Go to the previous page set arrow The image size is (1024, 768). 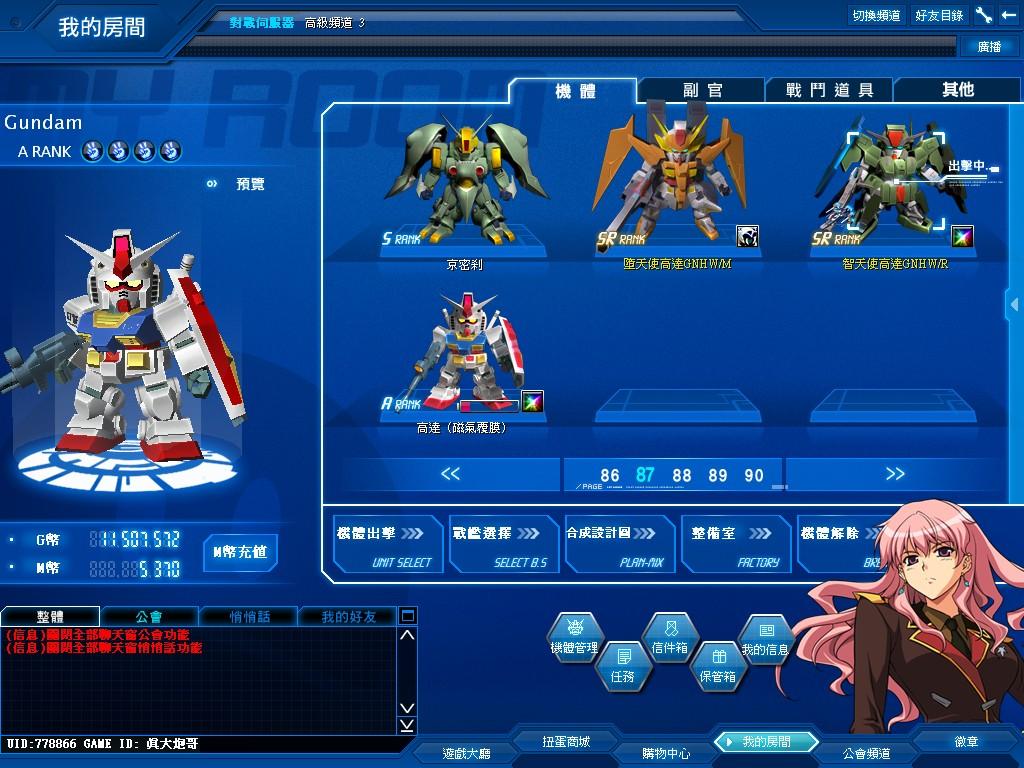coord(450,474)
